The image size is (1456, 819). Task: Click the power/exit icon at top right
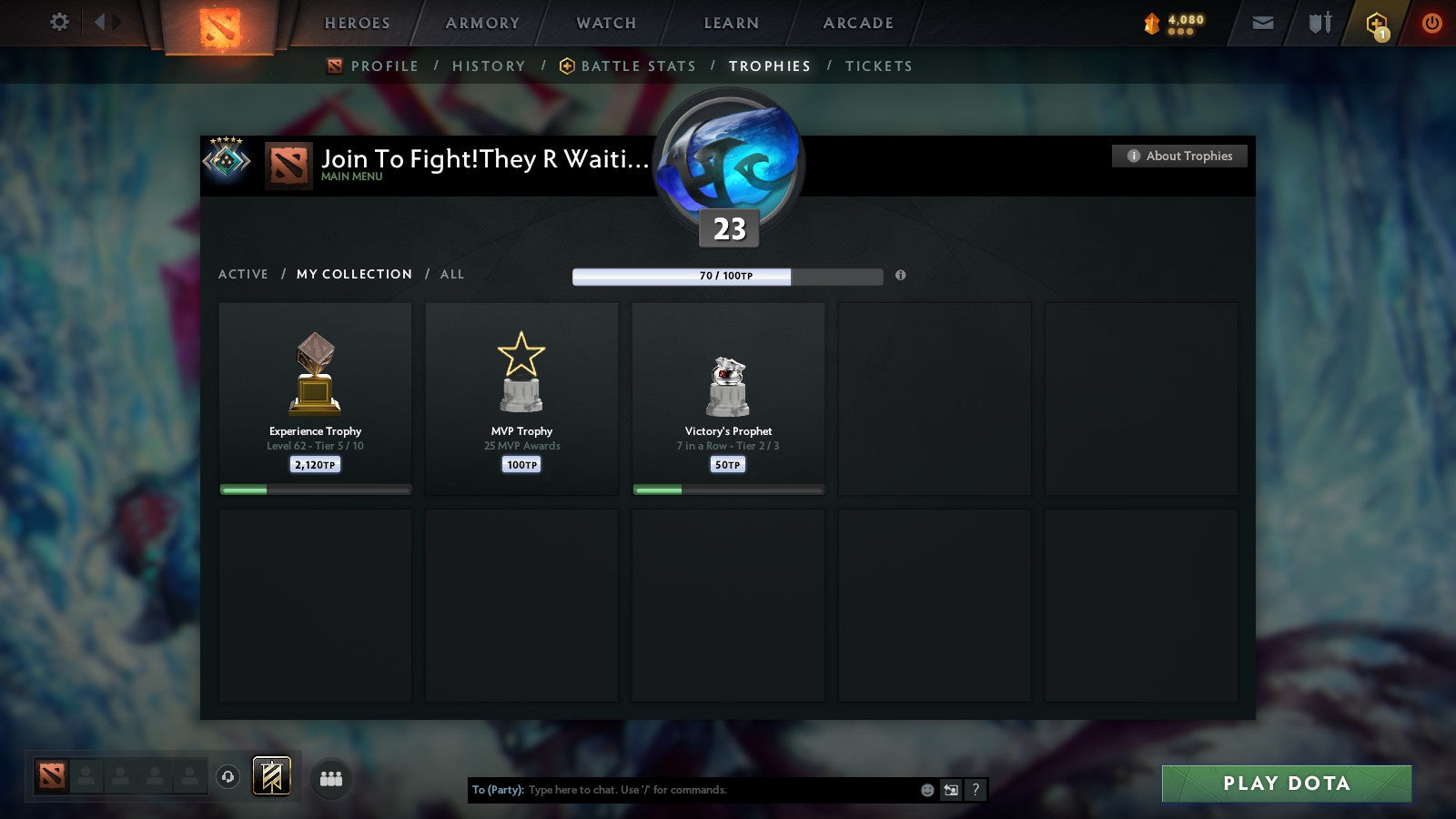coord(1431,23)
